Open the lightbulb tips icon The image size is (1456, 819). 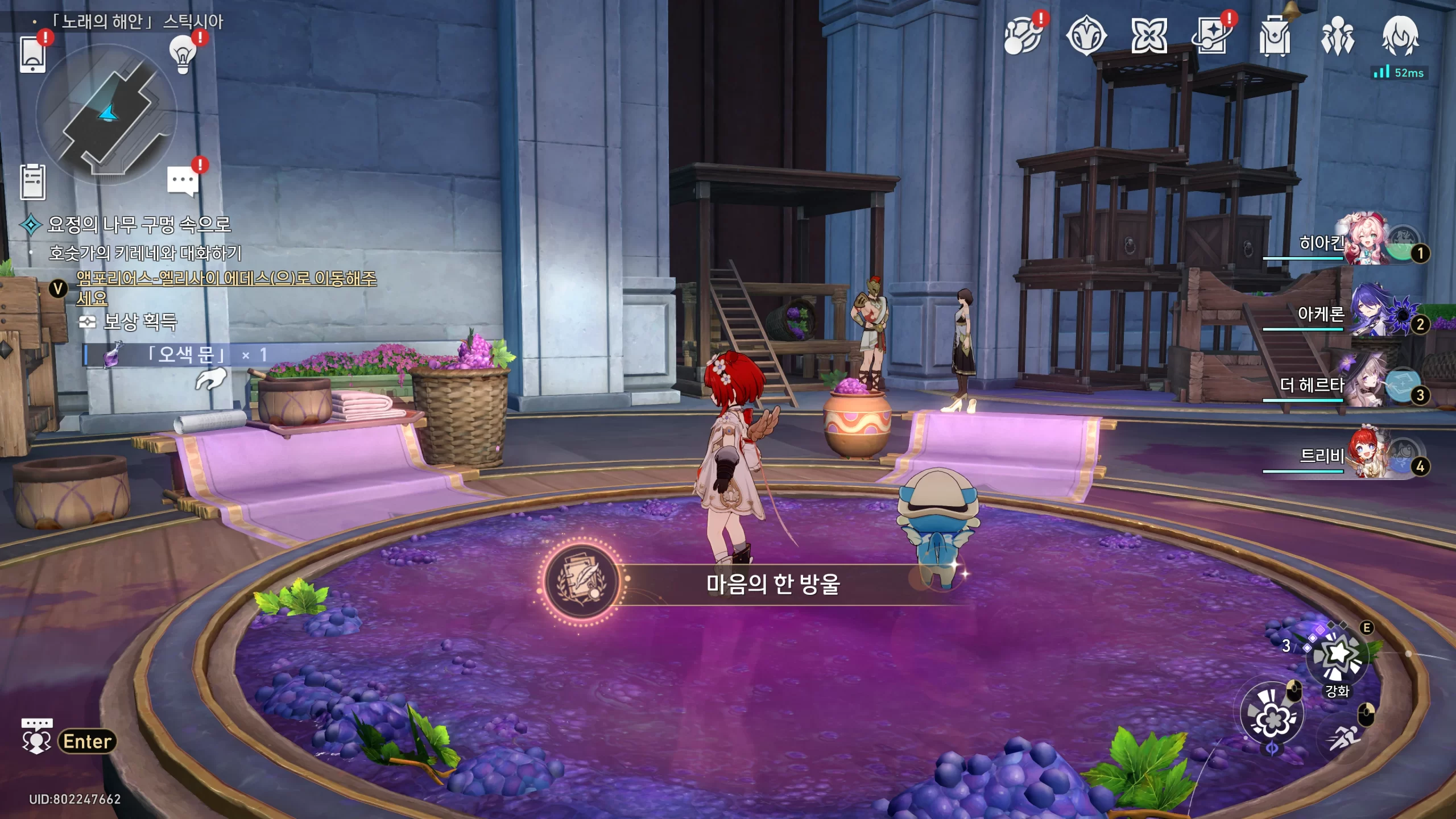click(183, 54)
